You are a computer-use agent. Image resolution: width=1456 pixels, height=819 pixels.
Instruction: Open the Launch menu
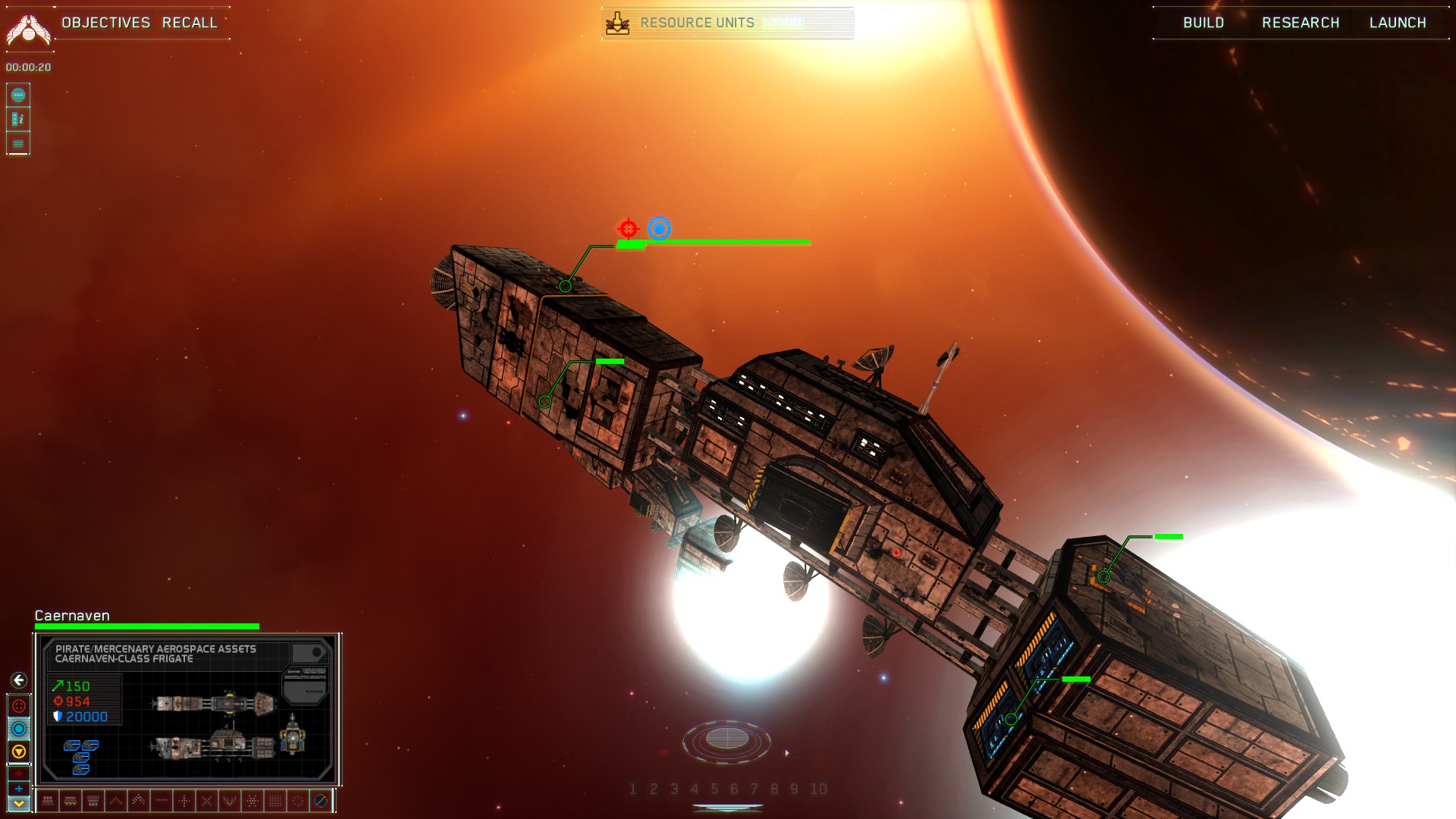[x=1398, y=23]
